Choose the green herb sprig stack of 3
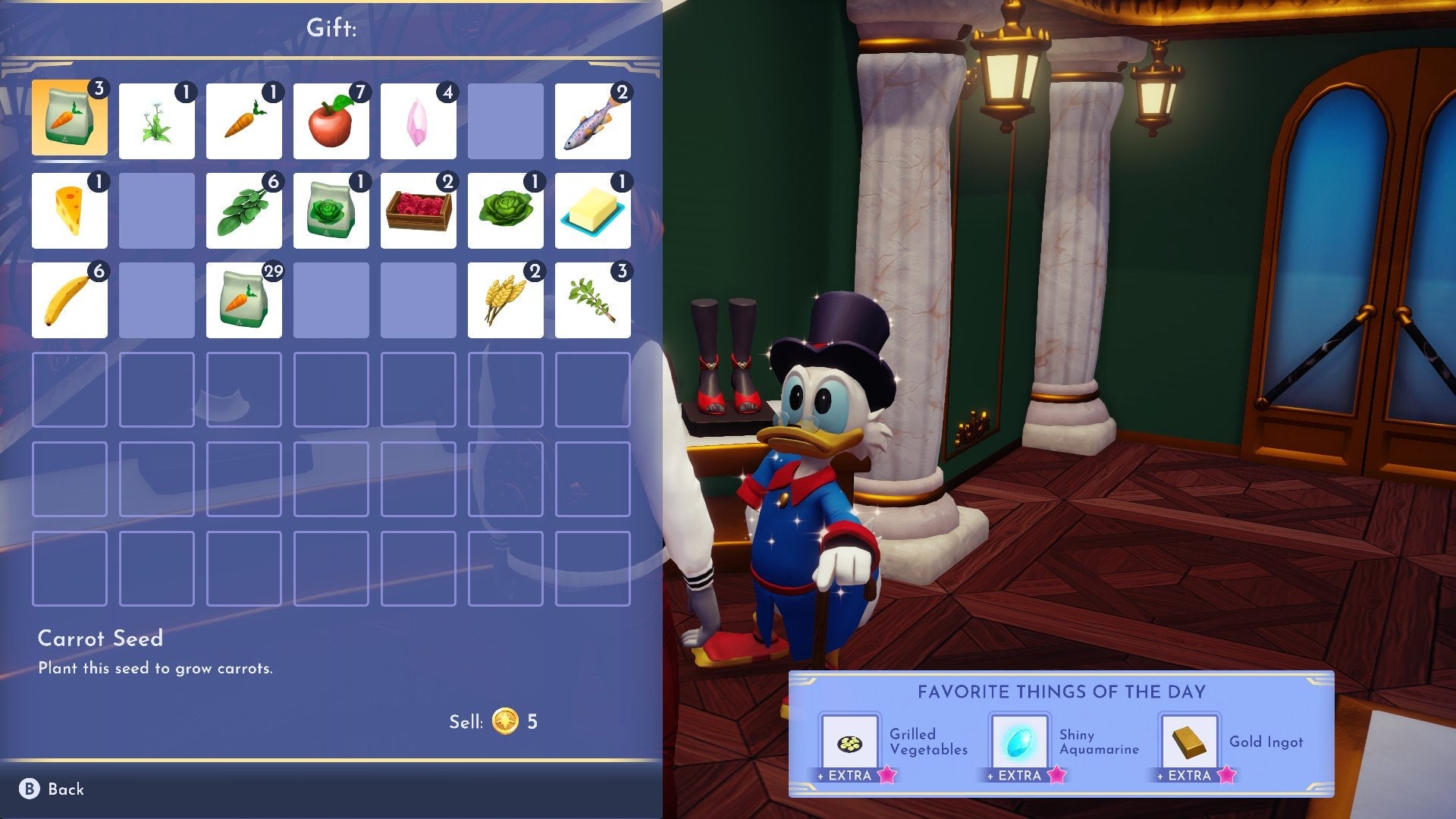The width and height of the screenshot is (1456, 819). tap(593, 300)
